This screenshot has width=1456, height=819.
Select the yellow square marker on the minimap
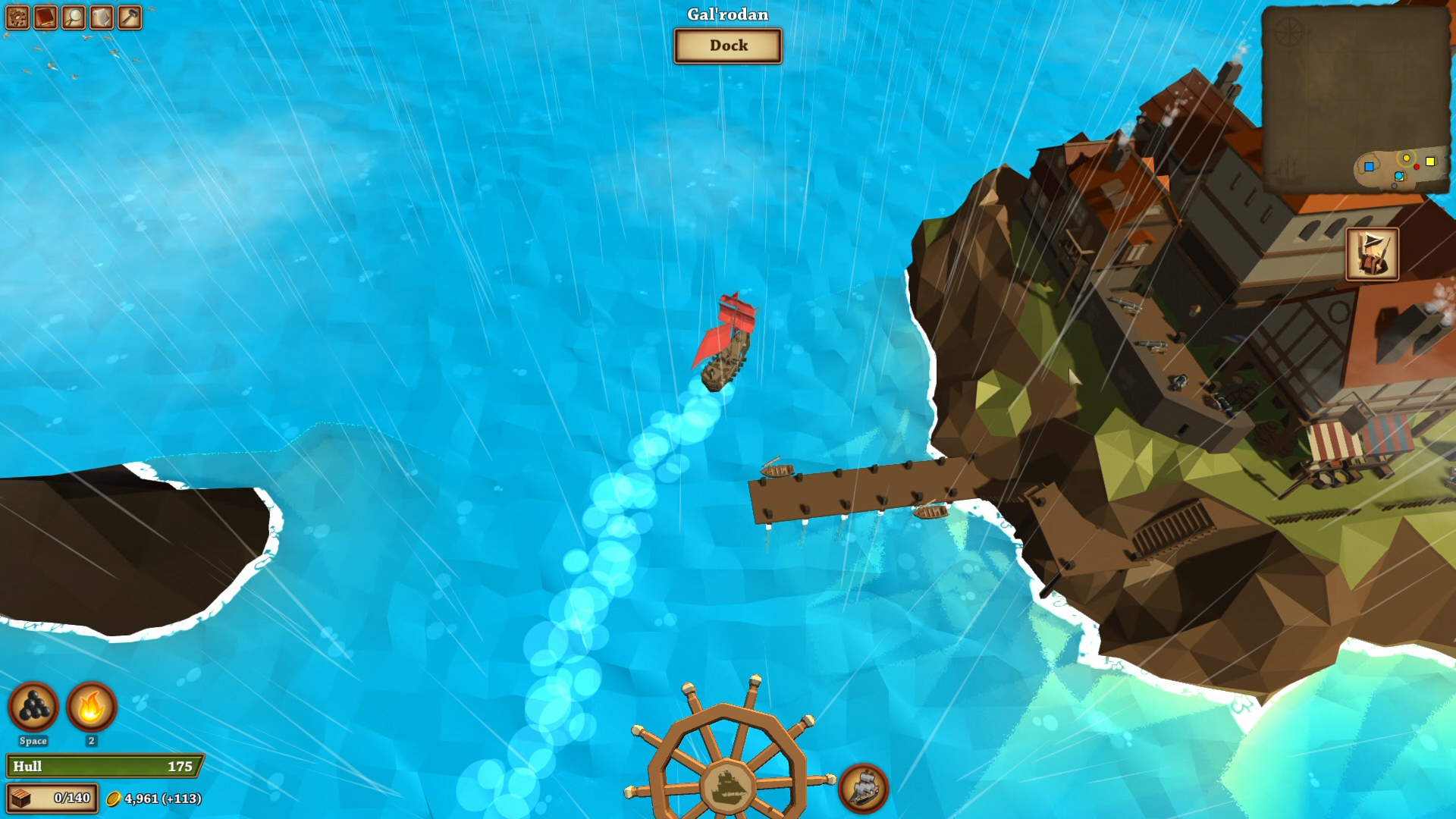tap(1430, 162)
